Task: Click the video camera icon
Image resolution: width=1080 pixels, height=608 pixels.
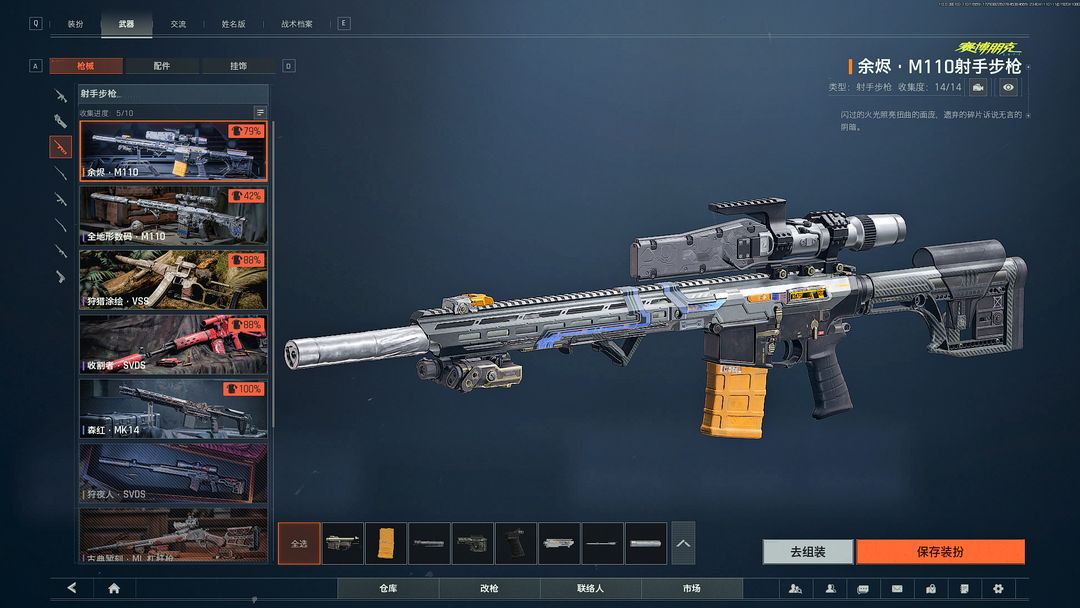Action: (978, 88)
